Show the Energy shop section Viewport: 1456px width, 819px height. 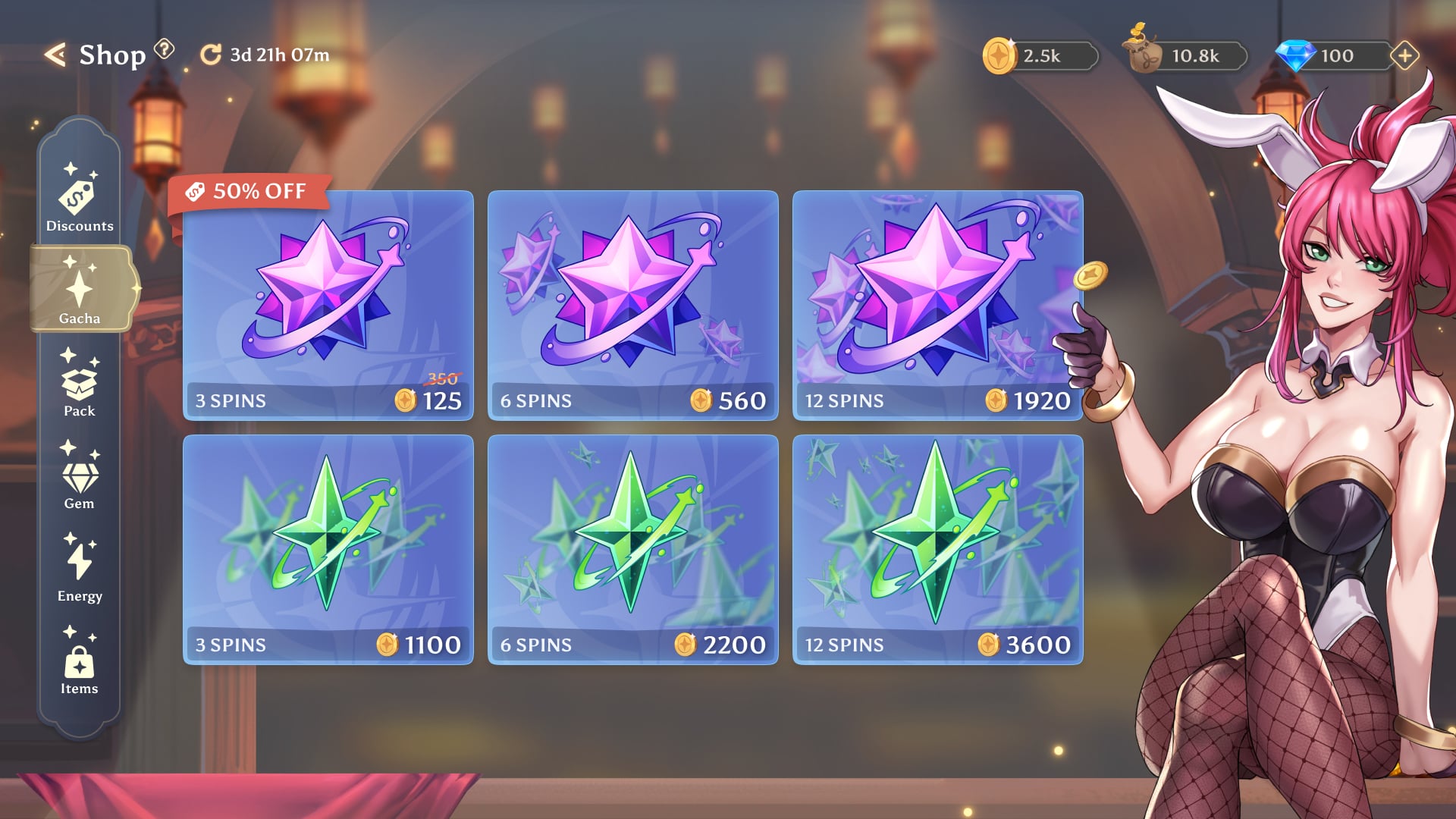80,568
